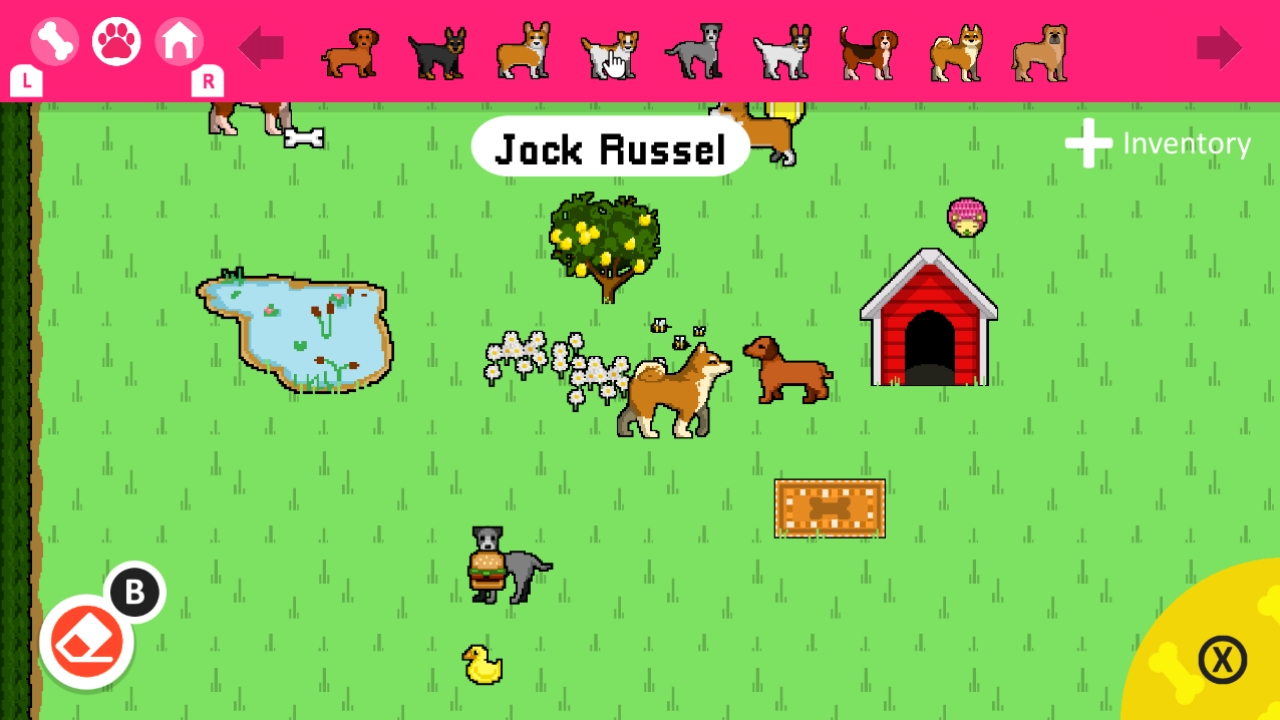Open the house items category tab

(178, 42)
